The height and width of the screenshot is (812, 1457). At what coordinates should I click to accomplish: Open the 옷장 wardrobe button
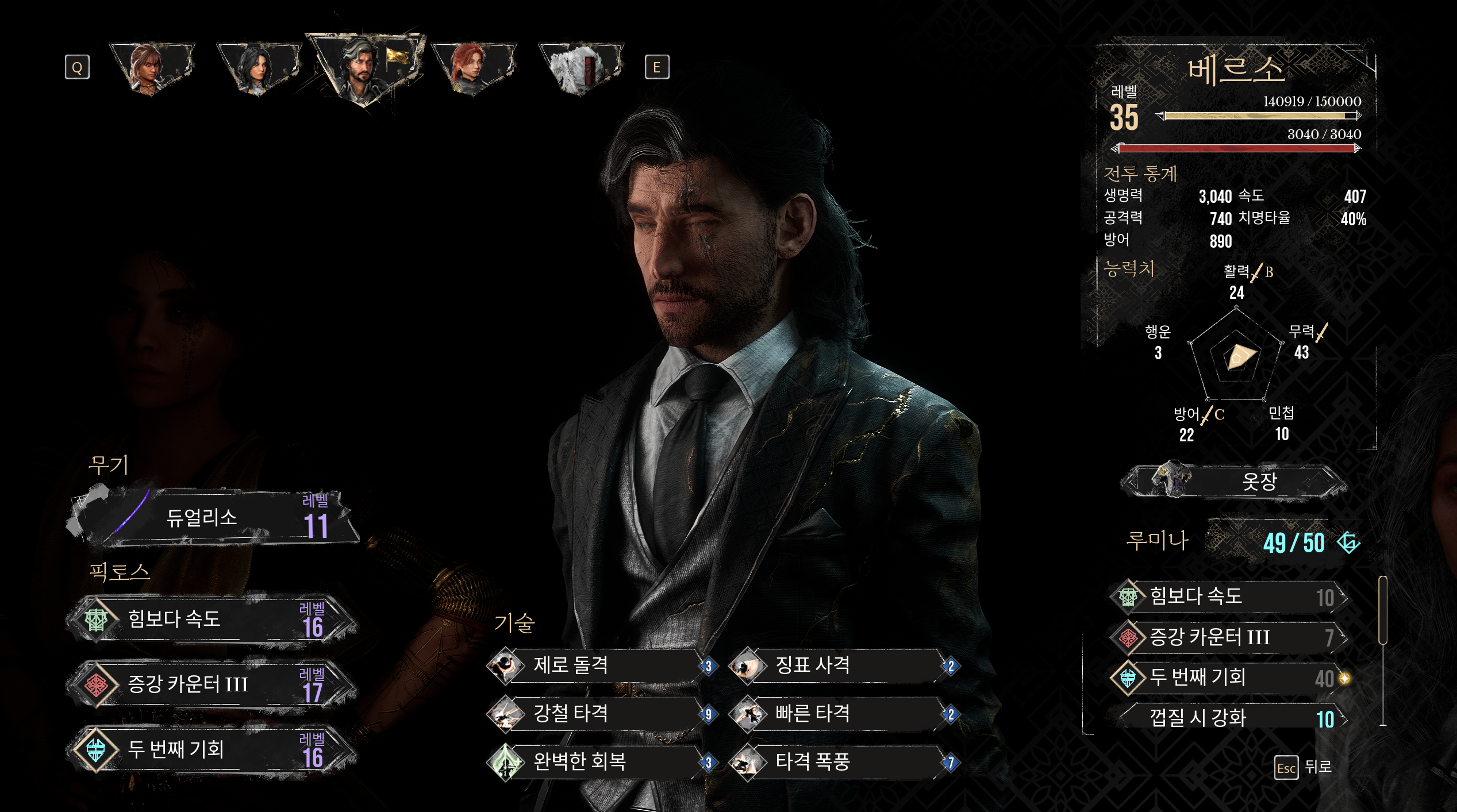click(x=1236, y=481)
